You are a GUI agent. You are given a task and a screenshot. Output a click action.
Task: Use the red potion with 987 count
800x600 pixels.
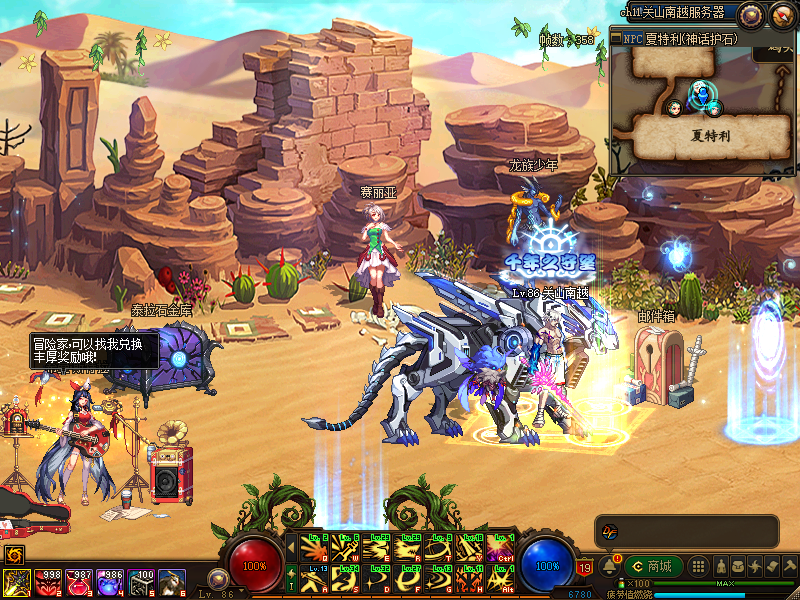(78, 583)
